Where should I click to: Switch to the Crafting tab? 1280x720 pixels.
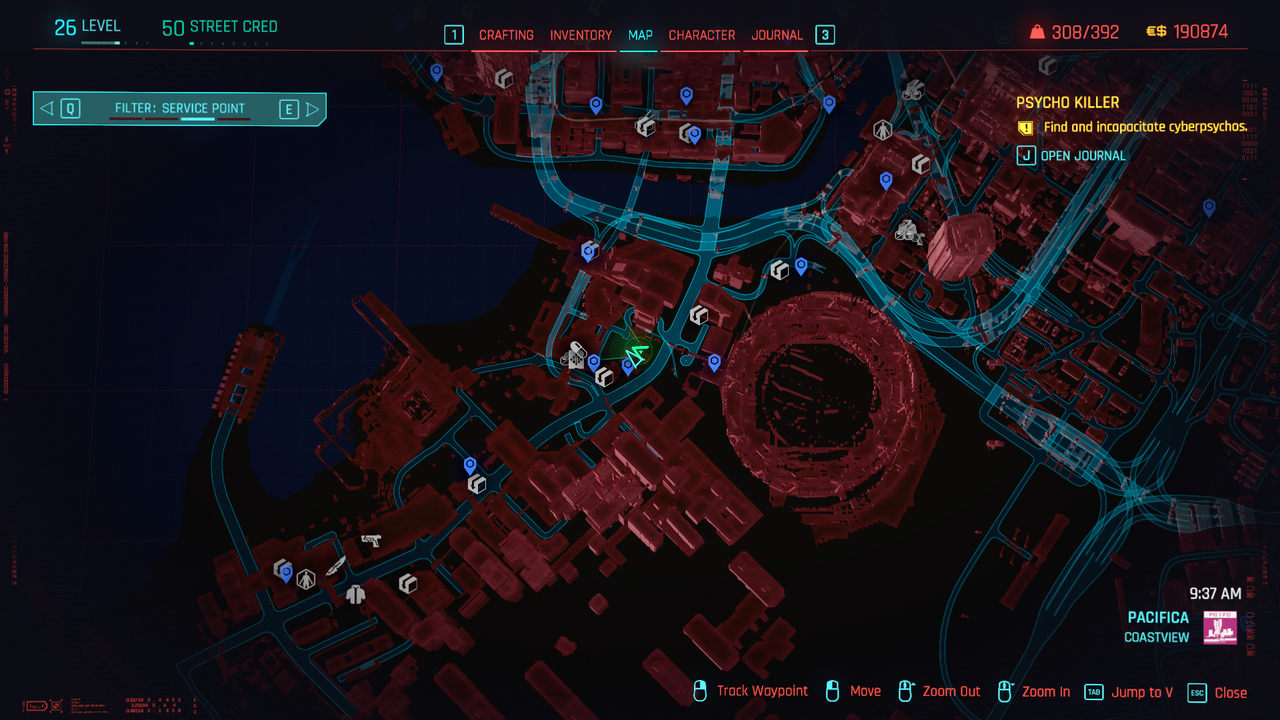[x=506, y=35]
